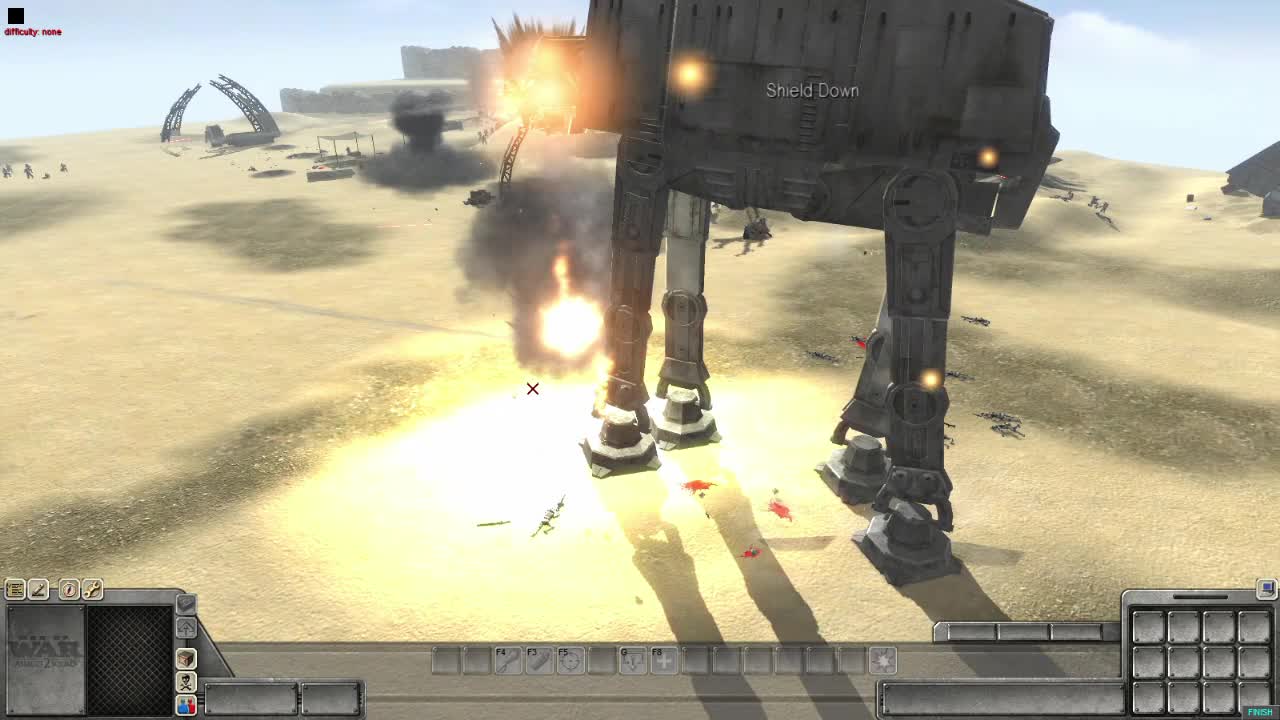Viewport: 1280px width, 720px height.
Task: Select the wrench tools icon
Action: click(93, 589)
